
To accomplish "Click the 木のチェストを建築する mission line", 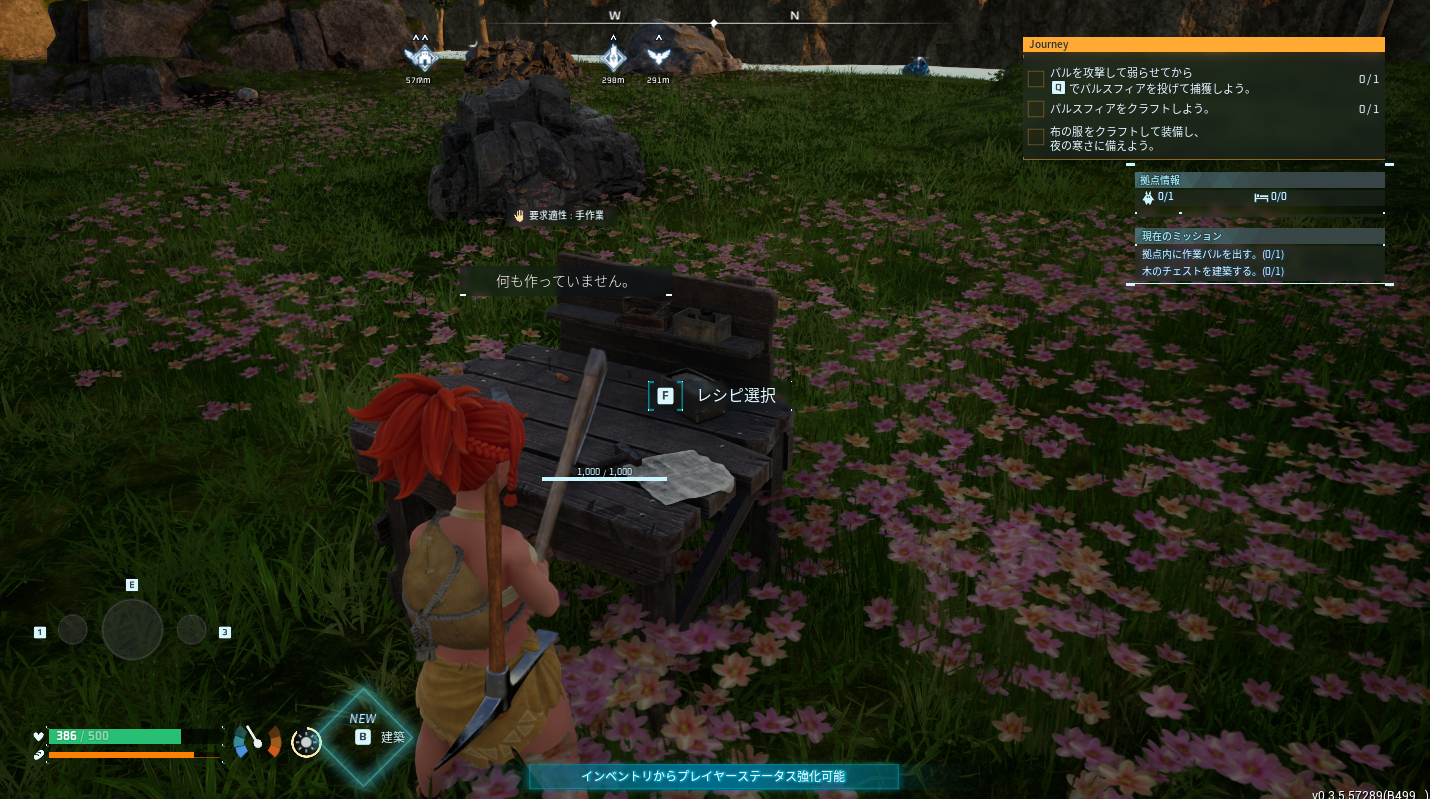I will (1213, 271).
